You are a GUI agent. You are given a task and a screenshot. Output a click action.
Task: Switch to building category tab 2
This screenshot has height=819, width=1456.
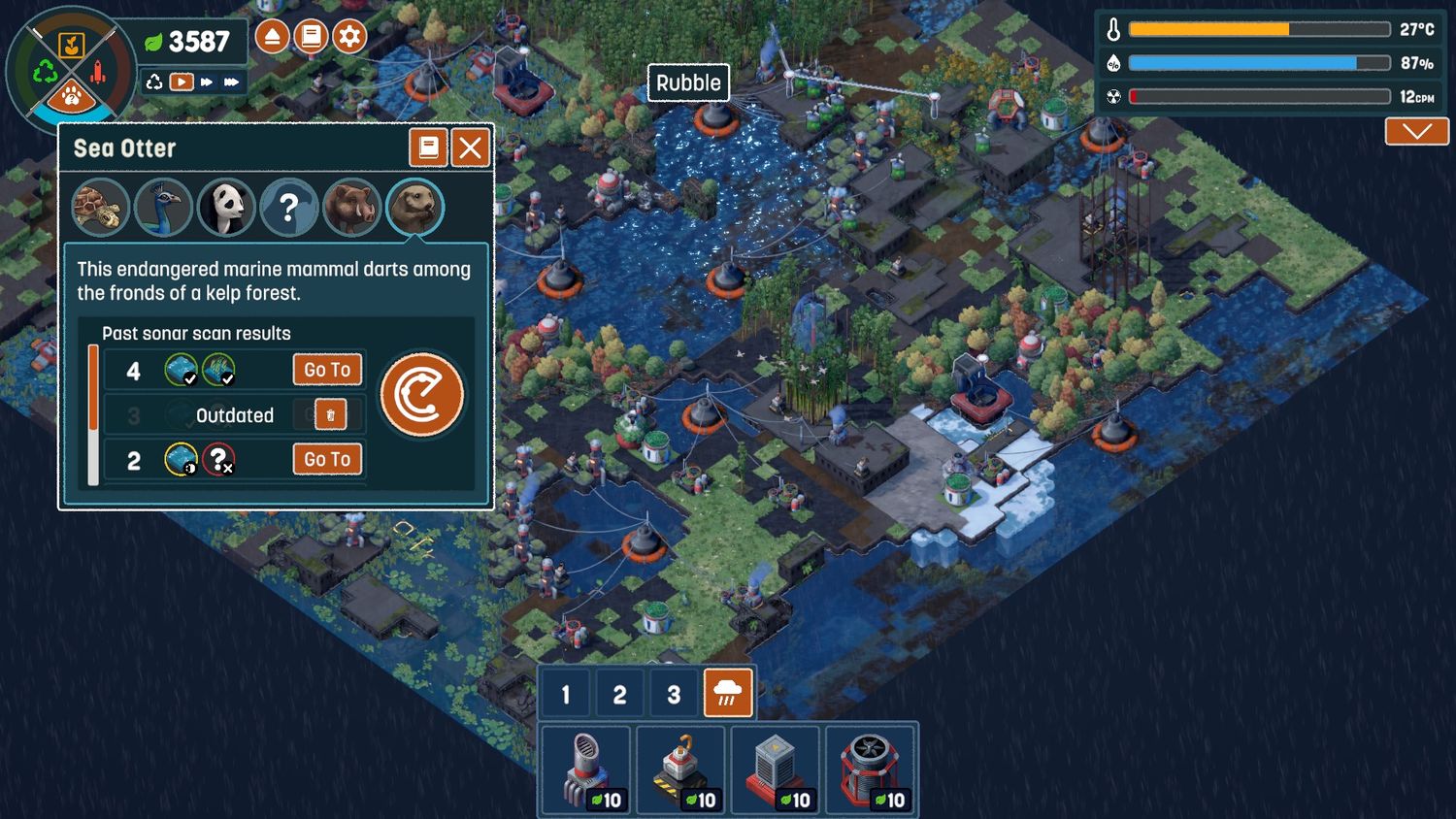tap(619, 694)
